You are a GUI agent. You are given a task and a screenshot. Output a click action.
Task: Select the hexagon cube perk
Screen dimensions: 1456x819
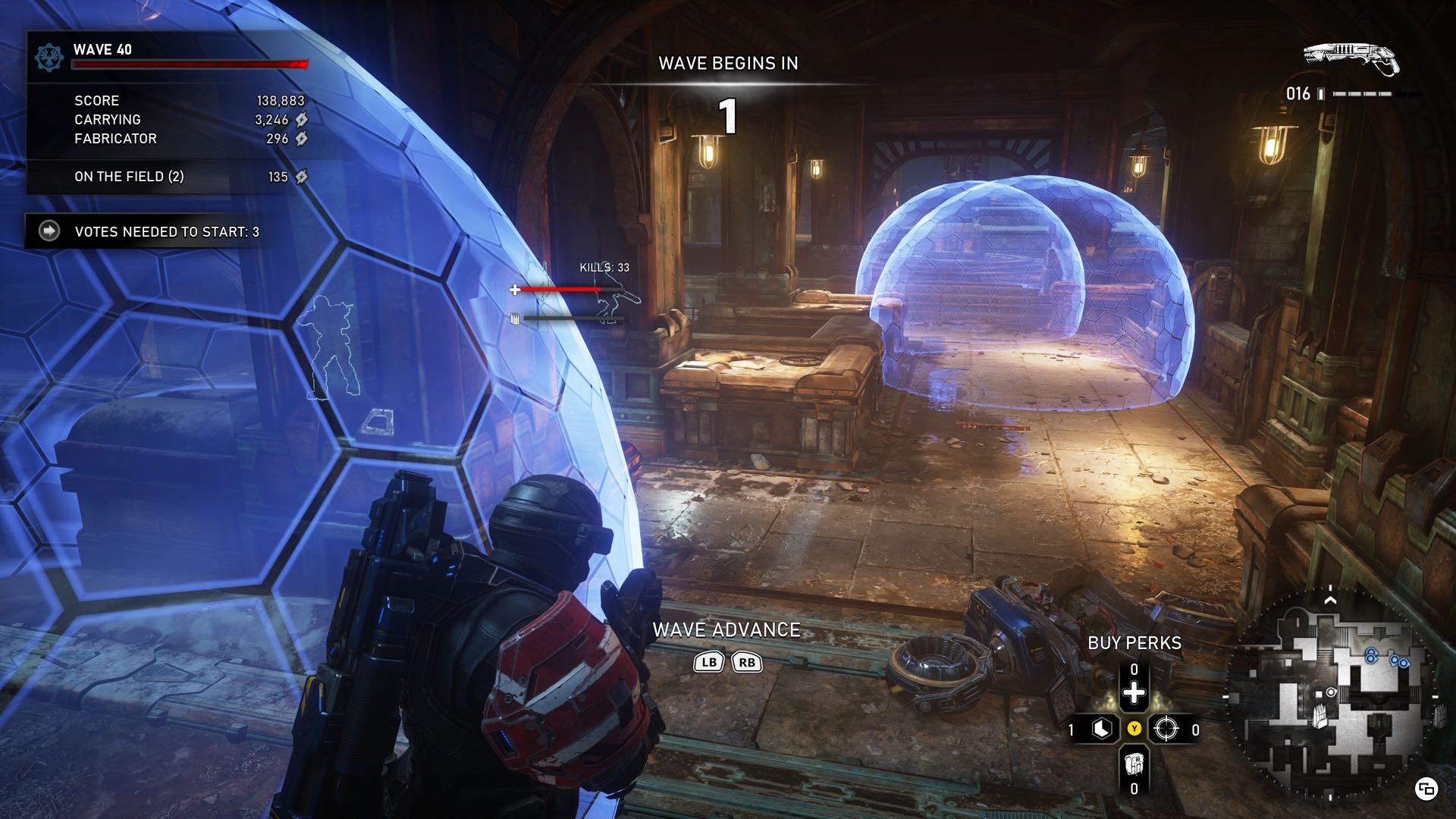(x=1102, y=730)
